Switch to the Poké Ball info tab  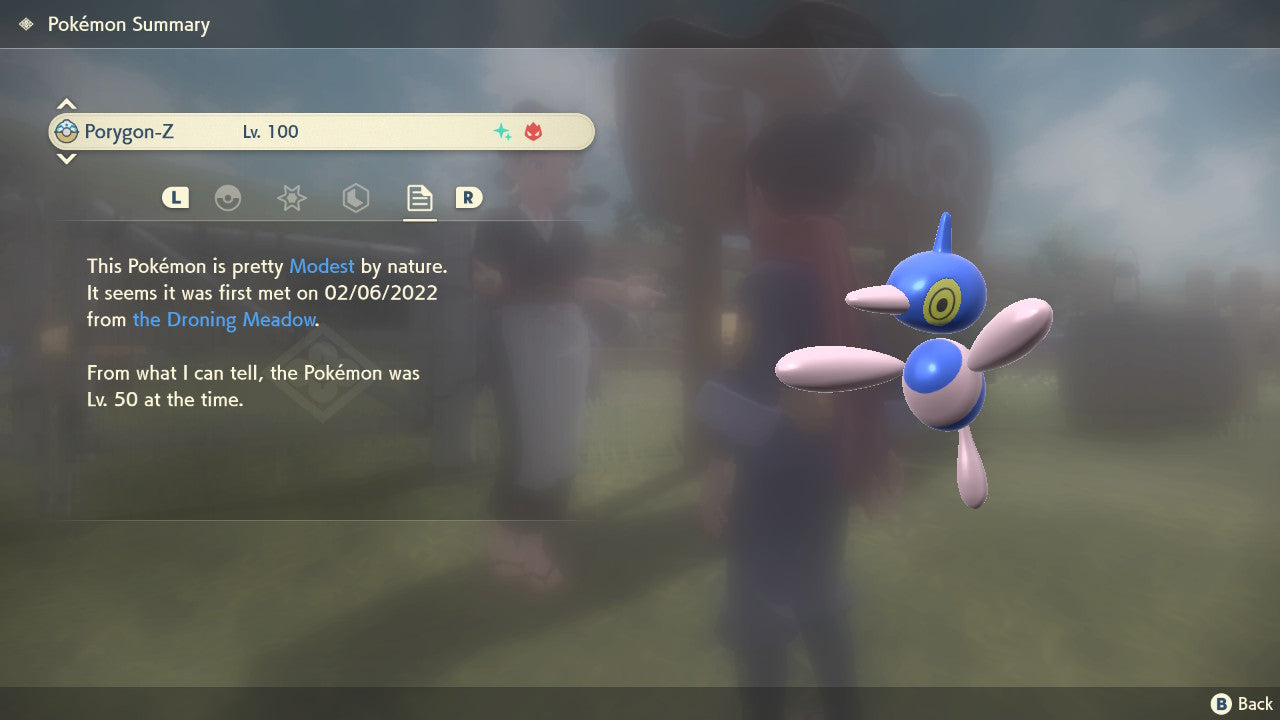229,198
